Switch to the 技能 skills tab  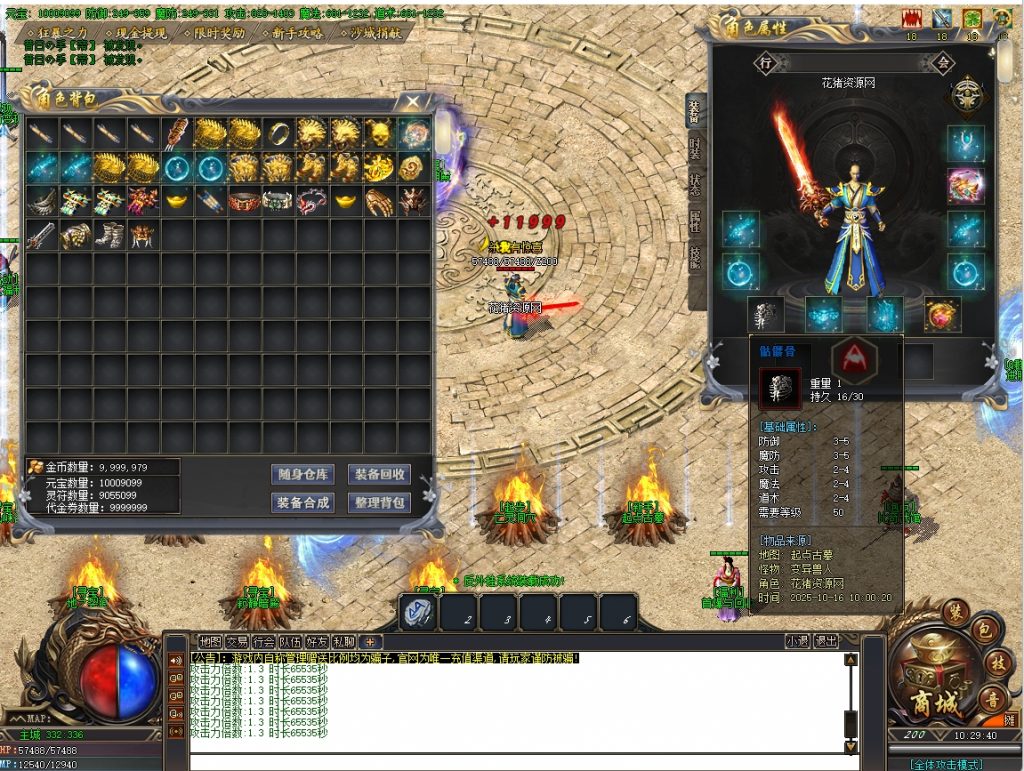(x=695, y=258)
